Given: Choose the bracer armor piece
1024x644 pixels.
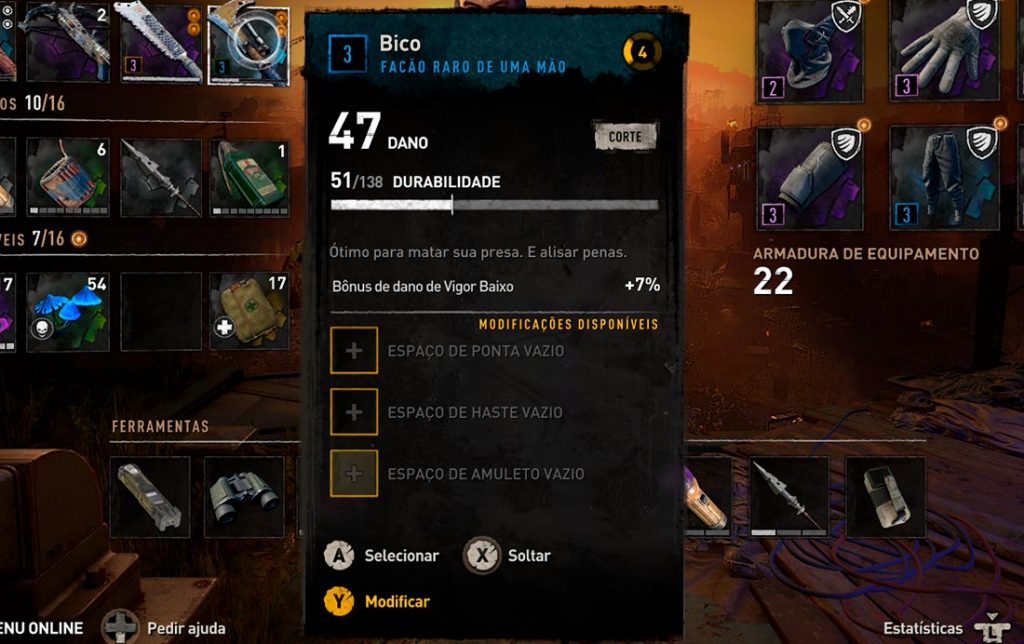Looking at the screenshot, I should (x=810, y=178).
